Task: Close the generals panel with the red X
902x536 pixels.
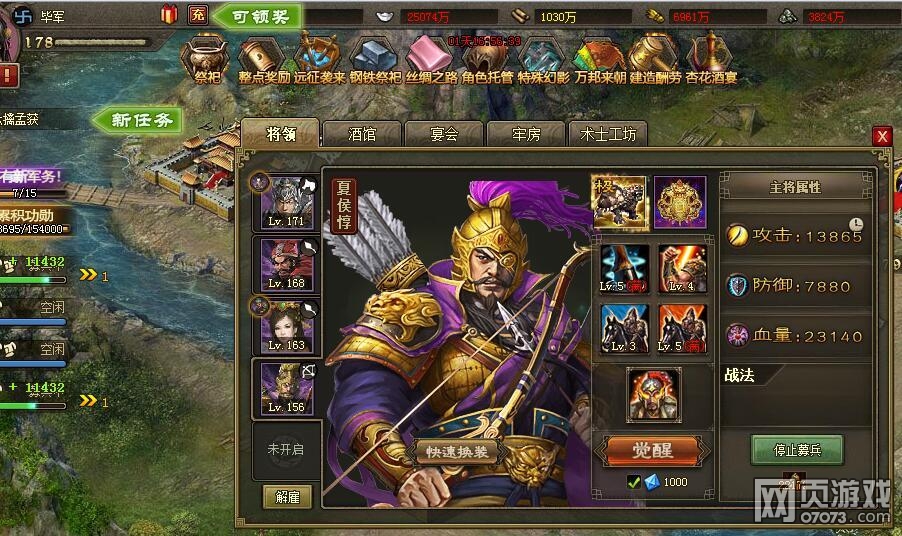Action: (x=881, y=136)
